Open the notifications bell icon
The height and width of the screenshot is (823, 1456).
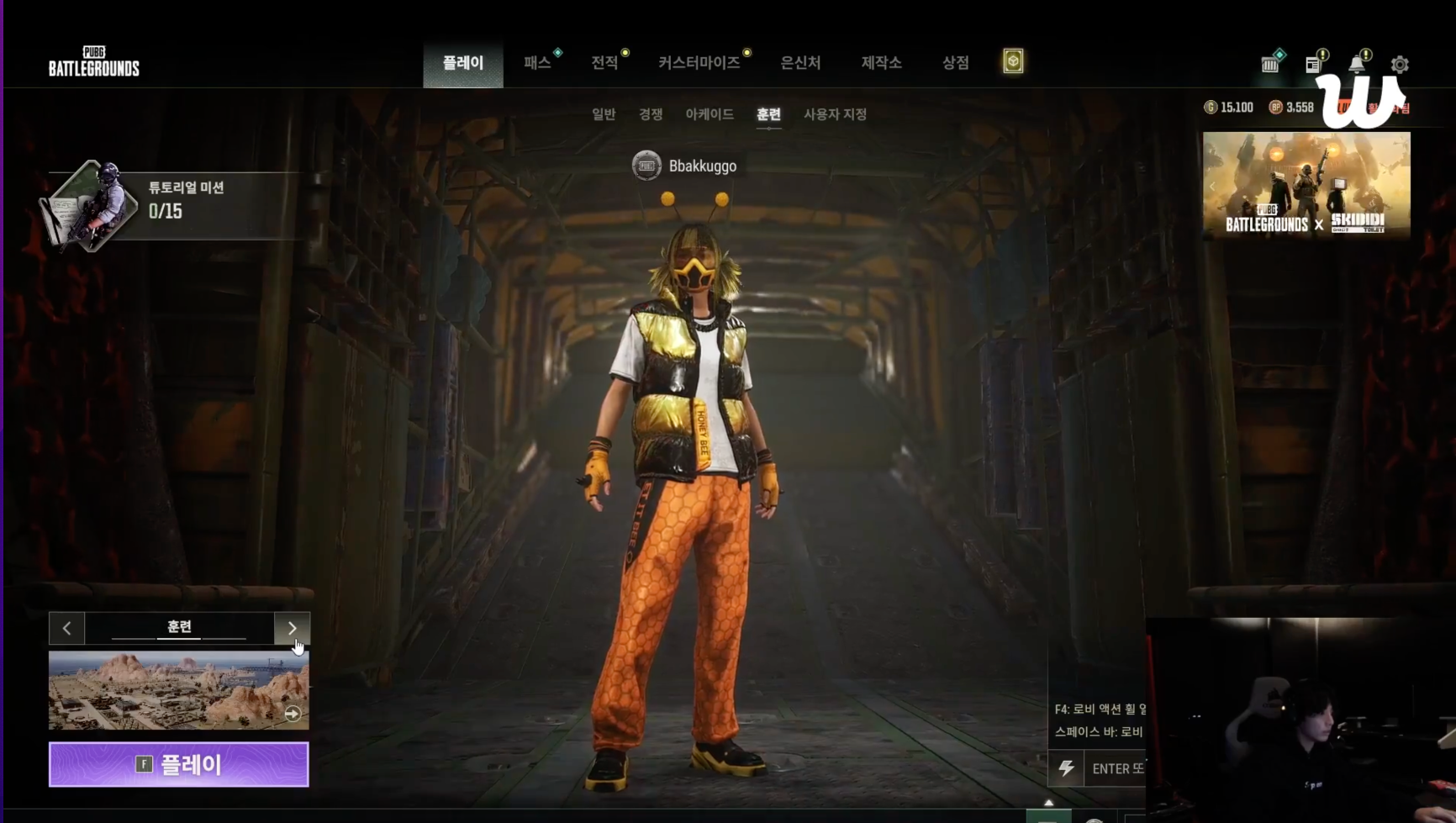click(1356, 65)
